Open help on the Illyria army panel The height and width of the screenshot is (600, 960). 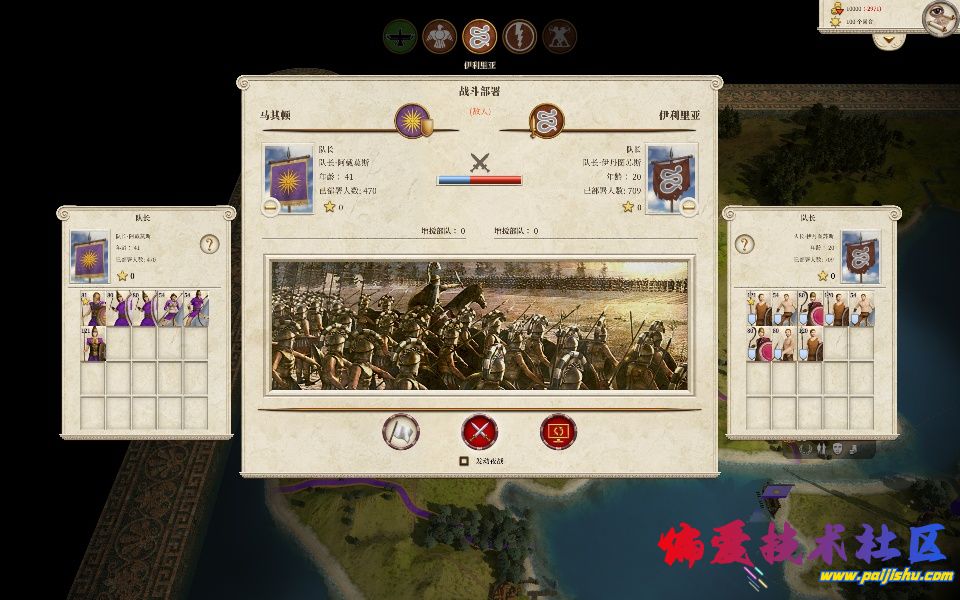pos(744,244)
